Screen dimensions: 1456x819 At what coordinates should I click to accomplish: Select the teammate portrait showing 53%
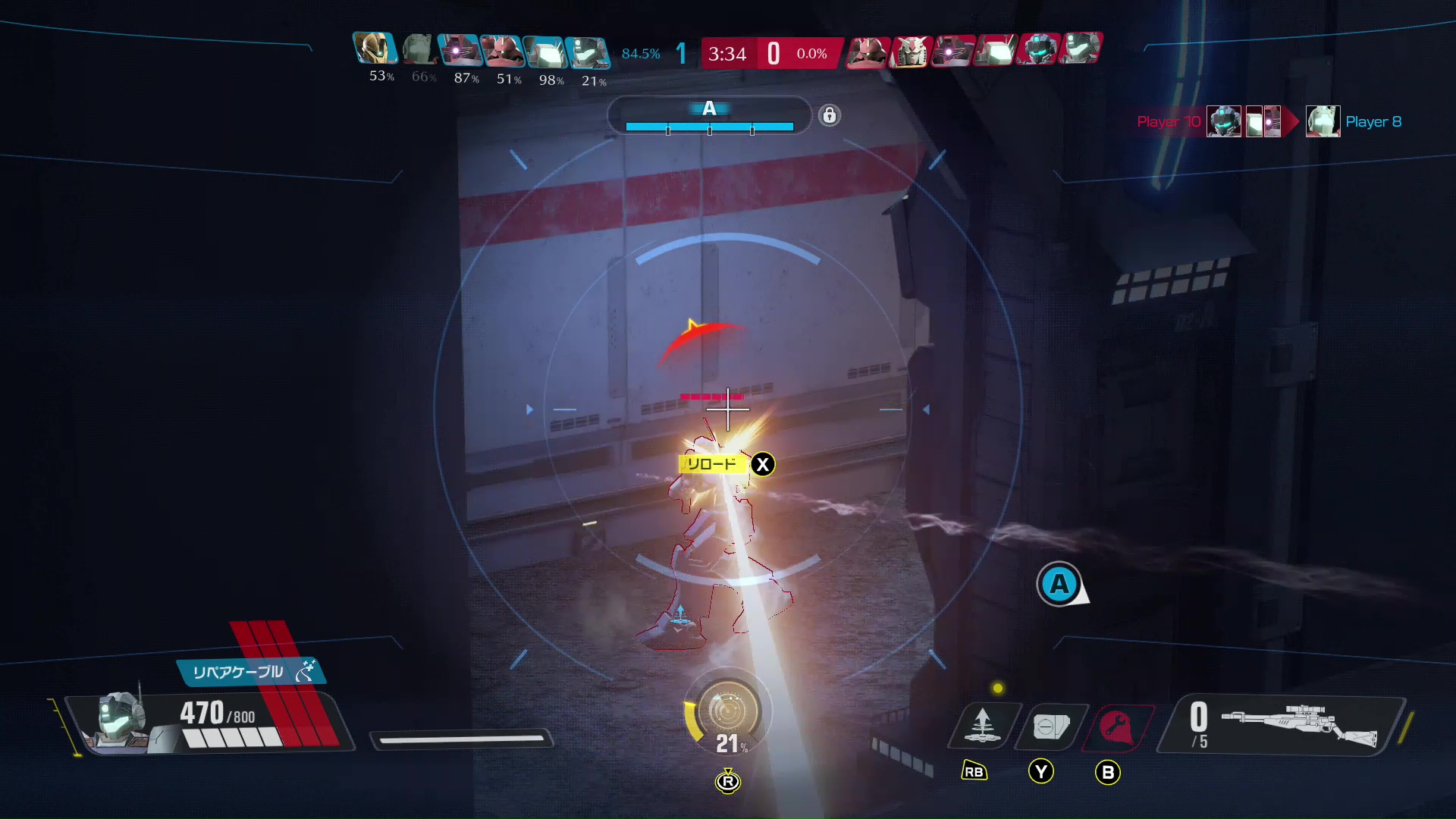(375, 49)
